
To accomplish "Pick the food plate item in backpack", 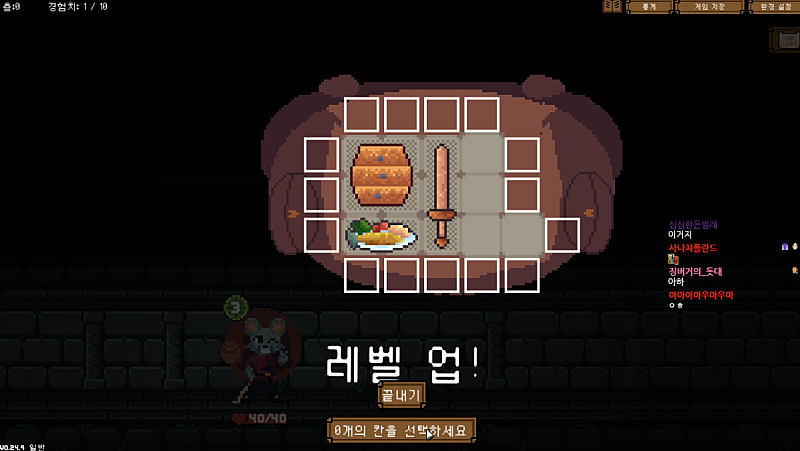I will click(x=381, y=235).
